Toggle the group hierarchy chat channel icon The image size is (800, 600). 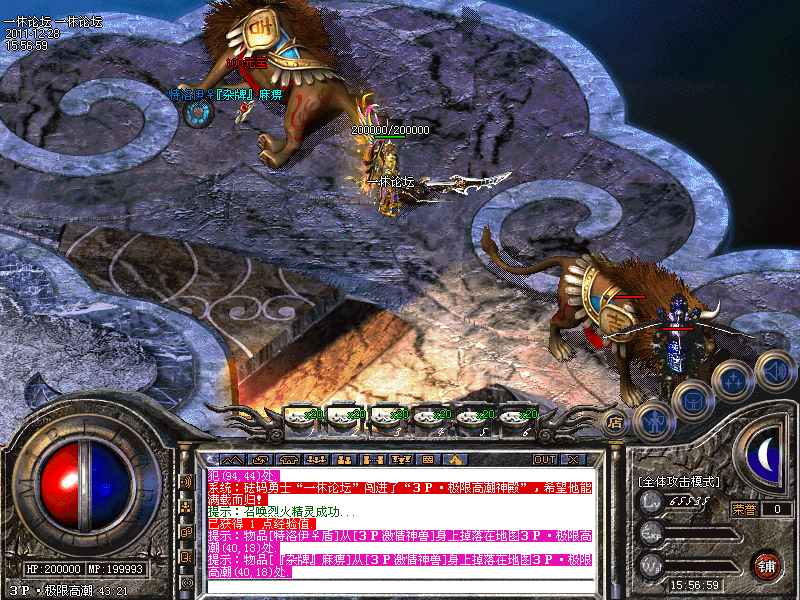[187, 507]
